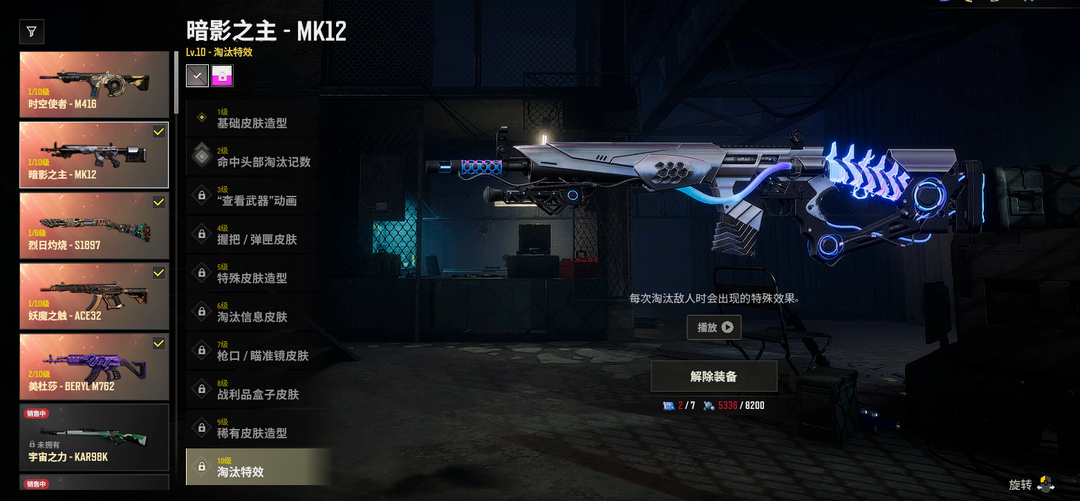Select the 时空使者 - M416 skin

click(95, 85)
